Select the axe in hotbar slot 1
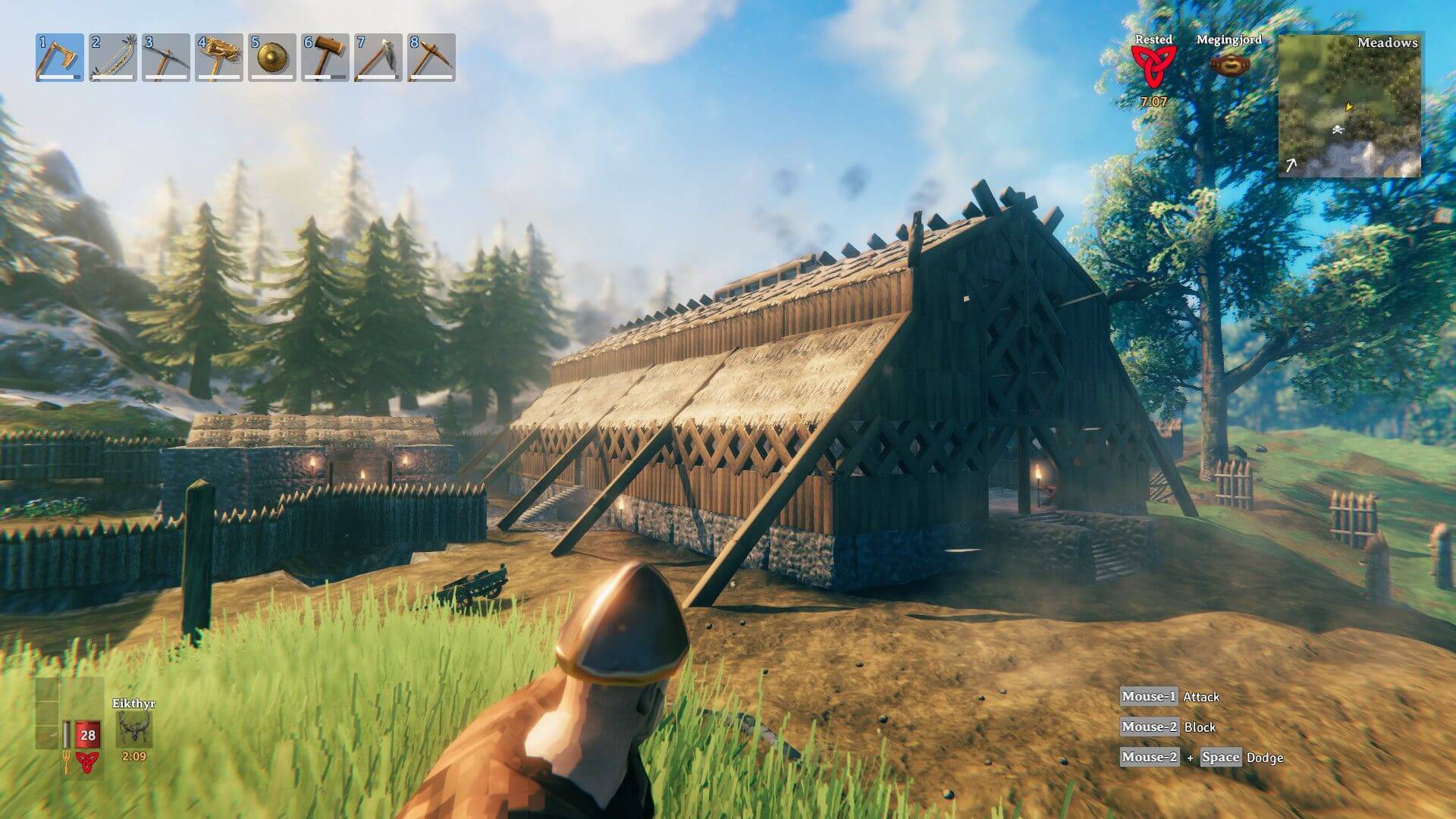The height and width of the screenshot is (819, 1456). click(x=59, y=58)
